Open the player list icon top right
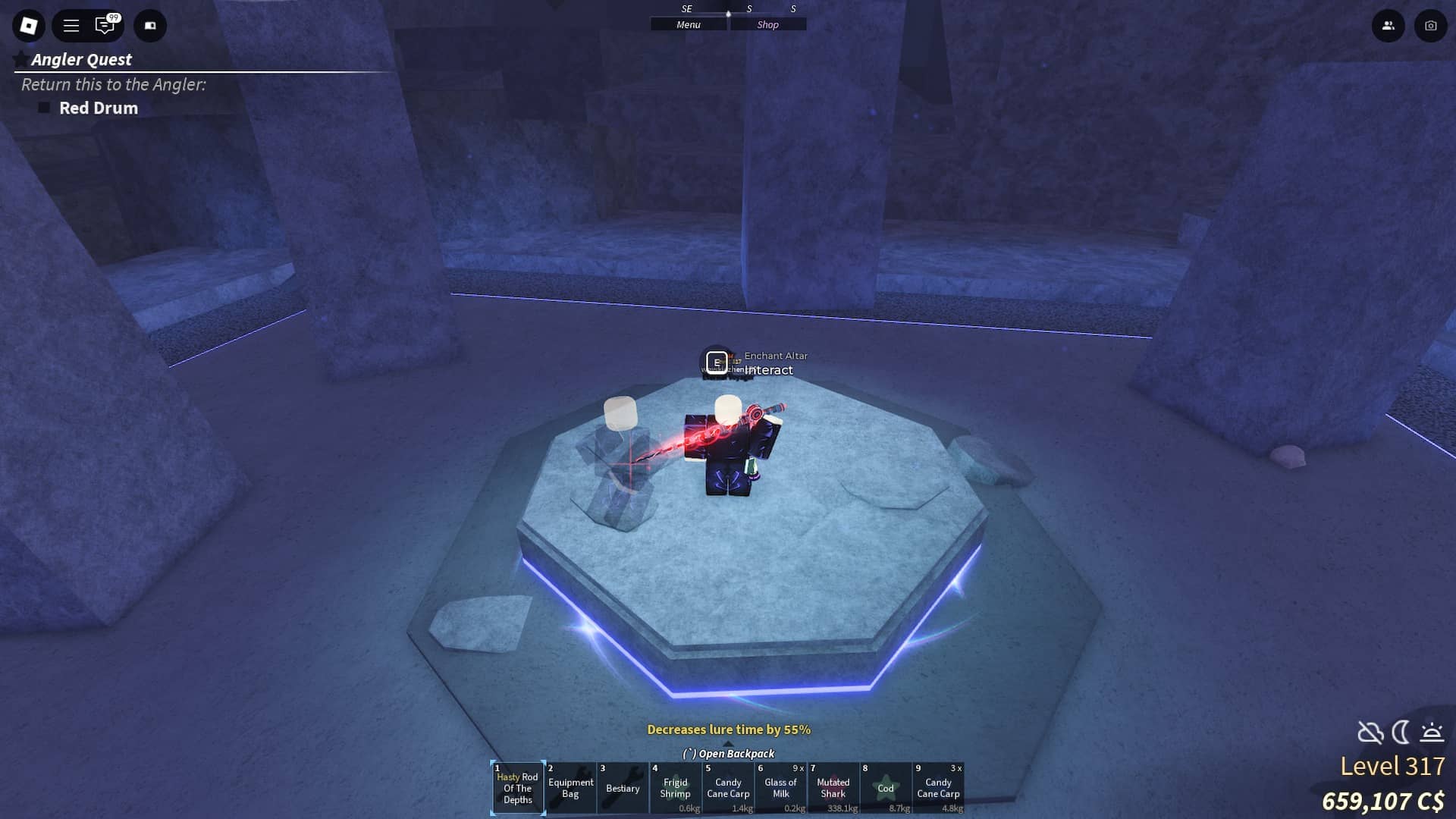 [x=1388, y=25]
